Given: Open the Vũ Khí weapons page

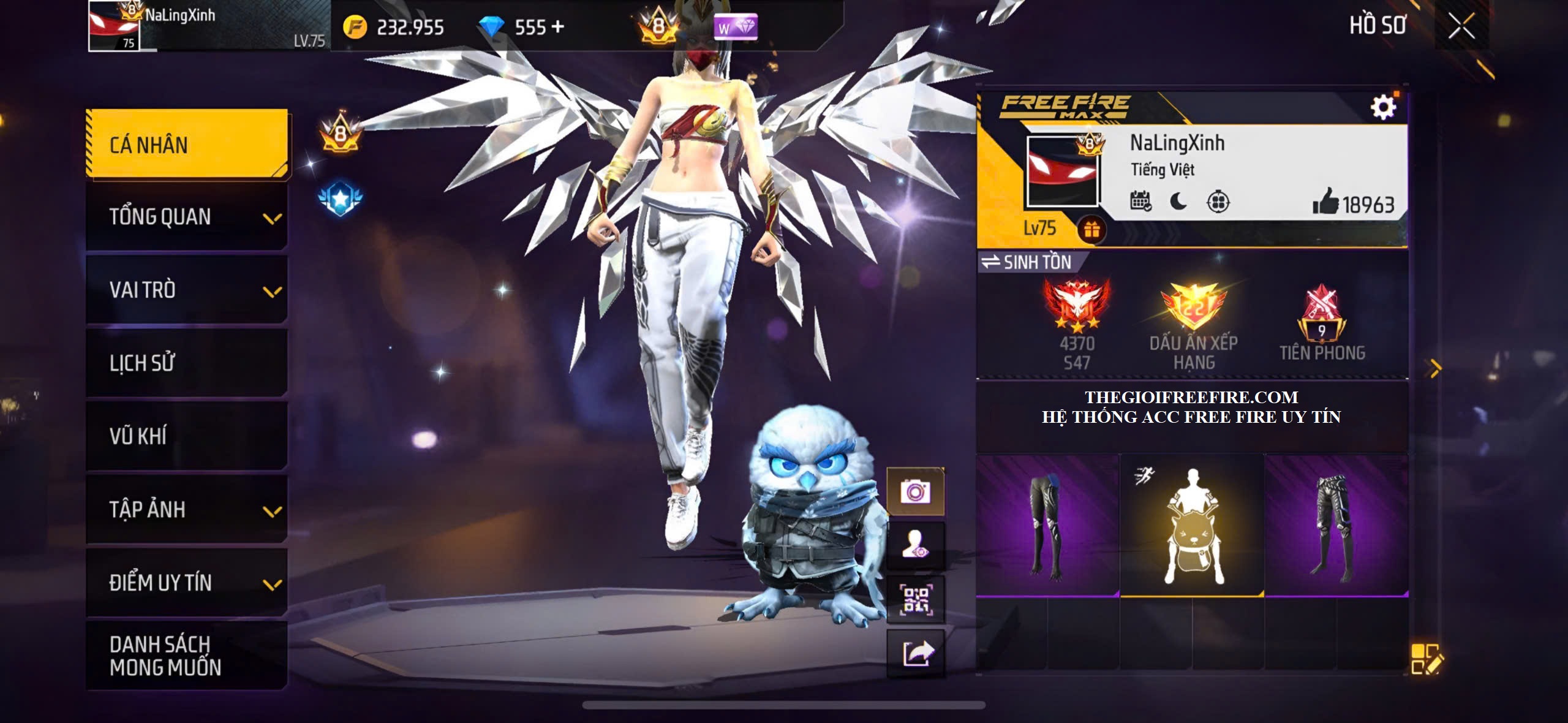Looking at the screenshot, I should click(x=187, y=436).
